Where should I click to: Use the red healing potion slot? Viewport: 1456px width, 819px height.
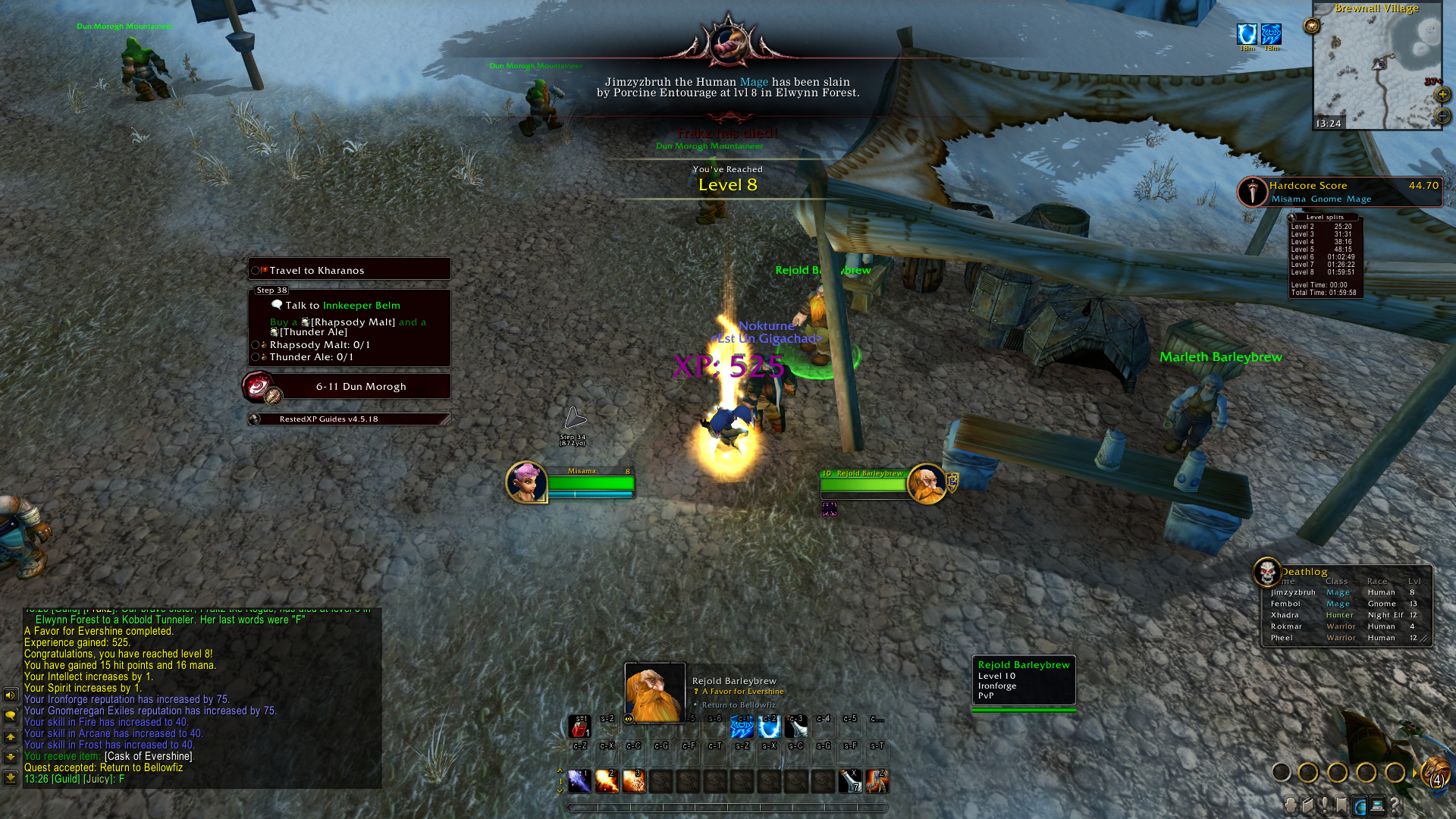tap(580, 726)
